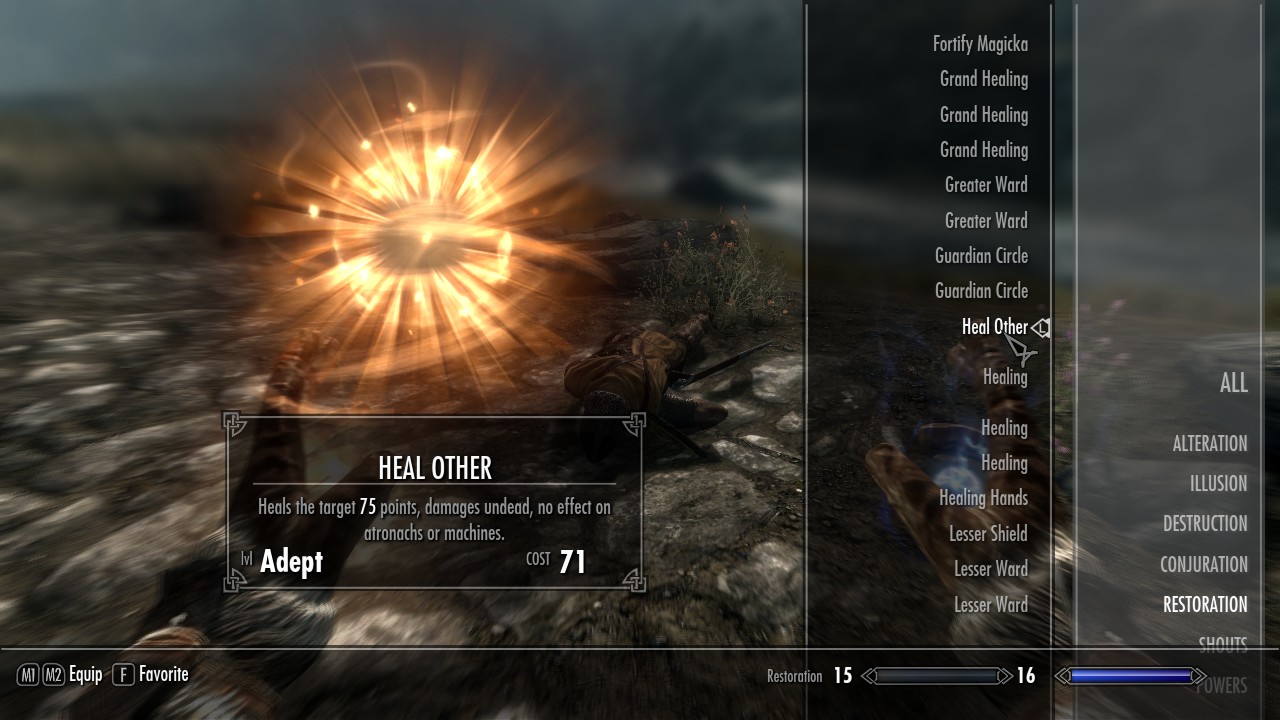The width and height of the screenshot is (1280, 720).
Task: Select the Fortify Magicka spell
Action: click(979, 44)
